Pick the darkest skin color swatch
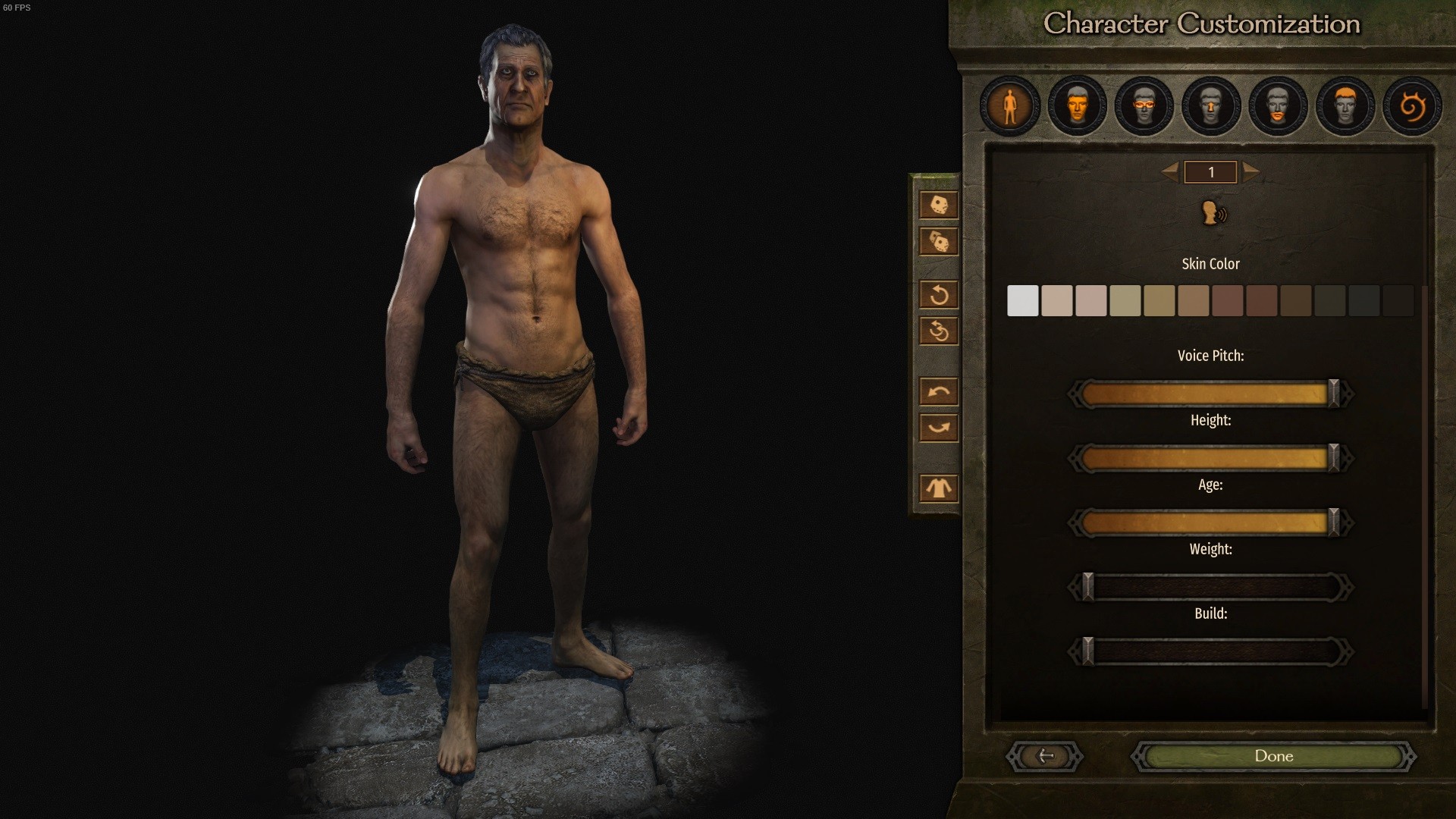The image size is (1456, 819). (x=1398, y=301)
